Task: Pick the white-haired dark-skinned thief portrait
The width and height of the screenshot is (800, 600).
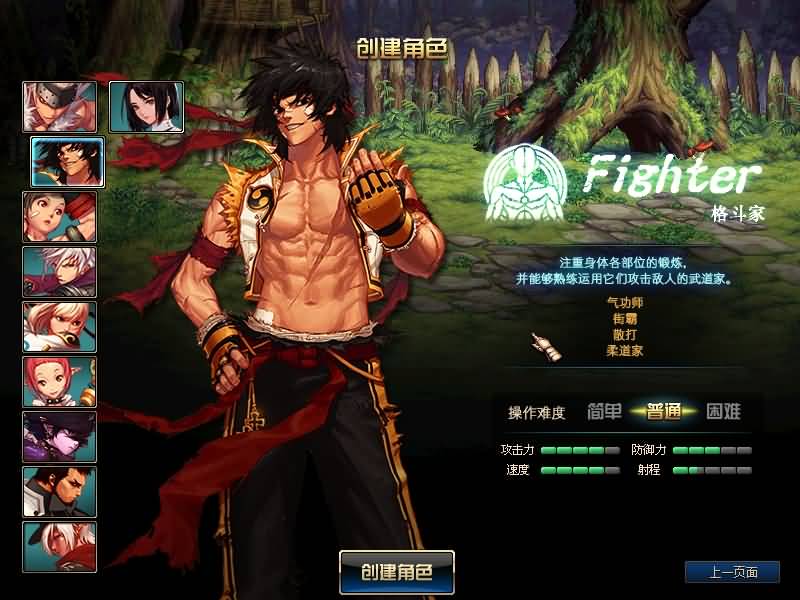Action: (x=60, y=547)
